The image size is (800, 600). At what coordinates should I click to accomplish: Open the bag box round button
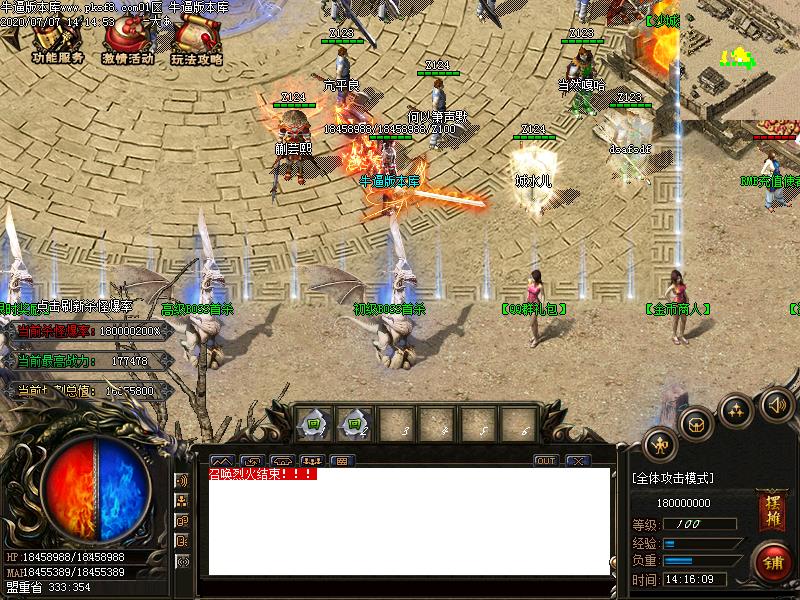coord(696,424)
